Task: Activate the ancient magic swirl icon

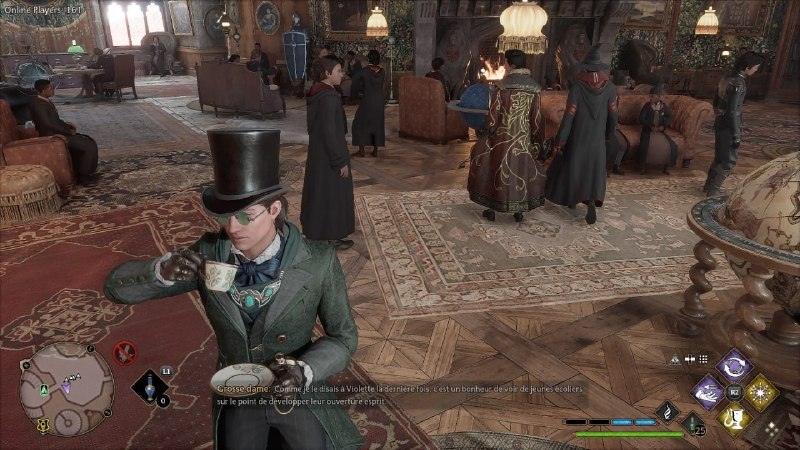Action: 666,411
